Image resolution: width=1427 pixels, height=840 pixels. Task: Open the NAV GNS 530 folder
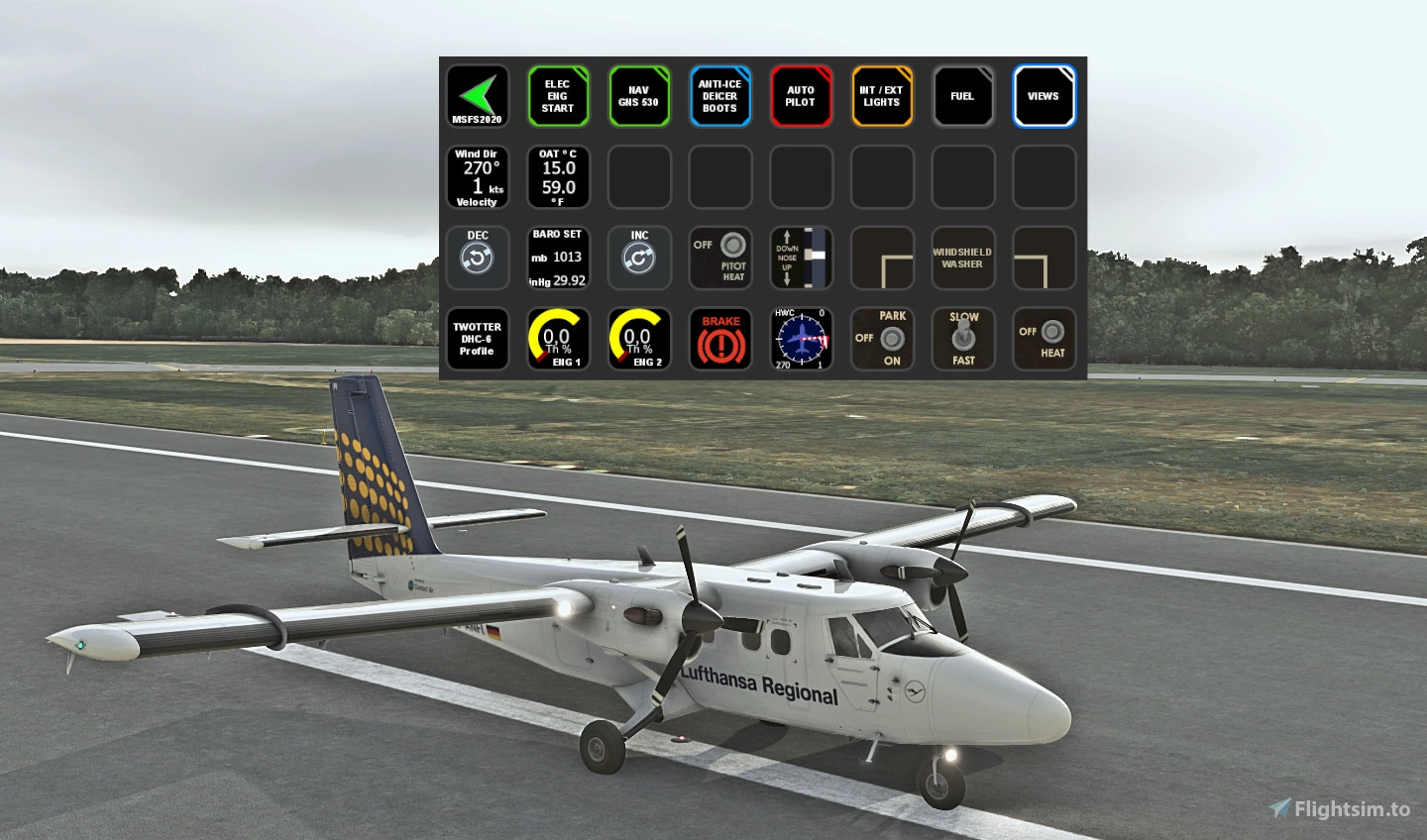(x=639, y=95)
